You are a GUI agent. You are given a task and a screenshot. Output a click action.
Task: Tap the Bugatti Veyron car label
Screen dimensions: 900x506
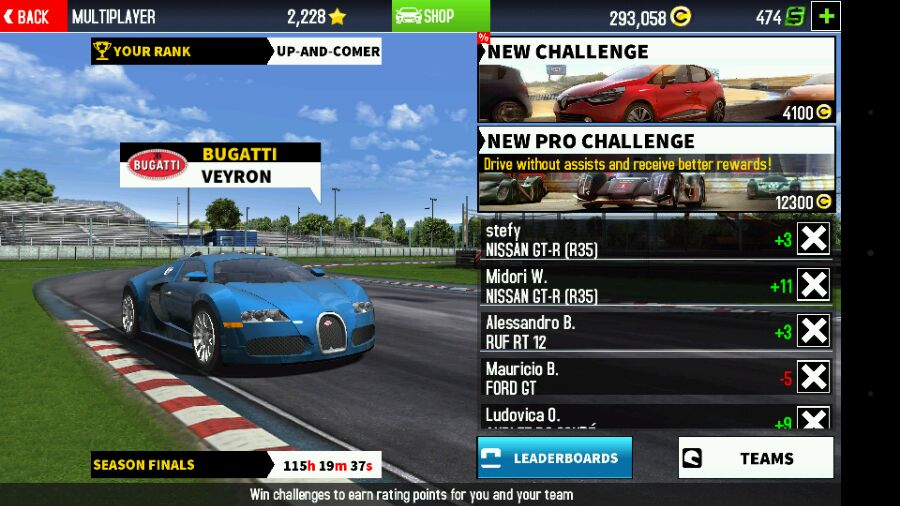[x=220, y=165]
